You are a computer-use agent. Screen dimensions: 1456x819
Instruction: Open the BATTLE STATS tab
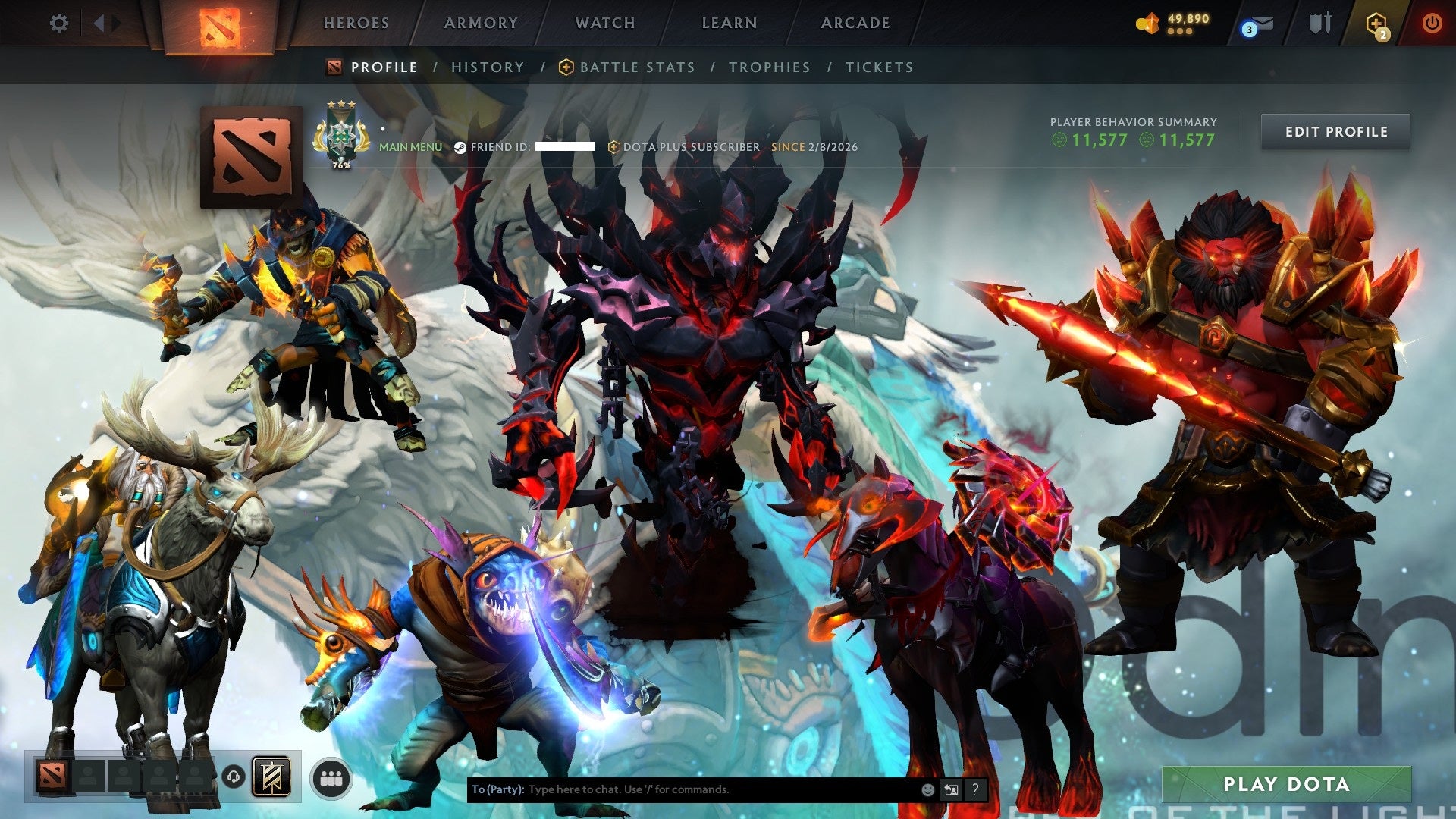click(x=637, y=67)
